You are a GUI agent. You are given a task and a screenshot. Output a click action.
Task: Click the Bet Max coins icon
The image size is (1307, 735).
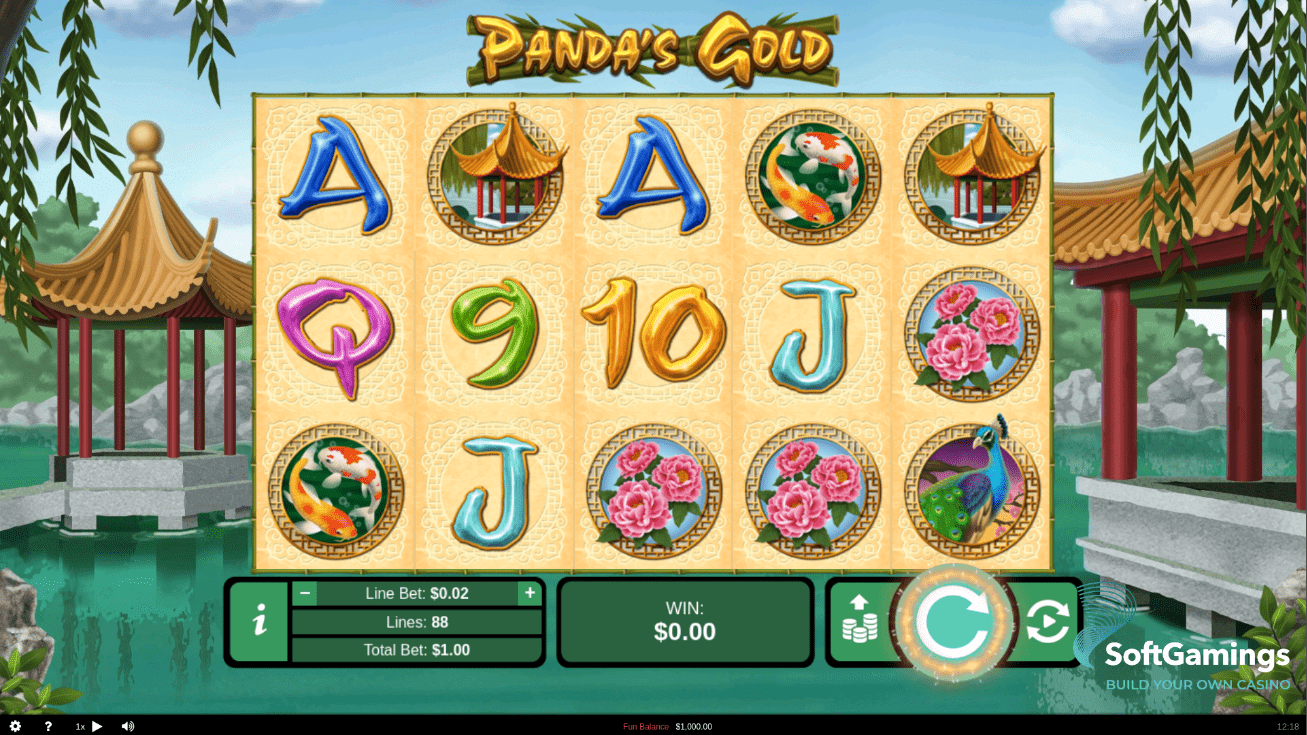862,622
